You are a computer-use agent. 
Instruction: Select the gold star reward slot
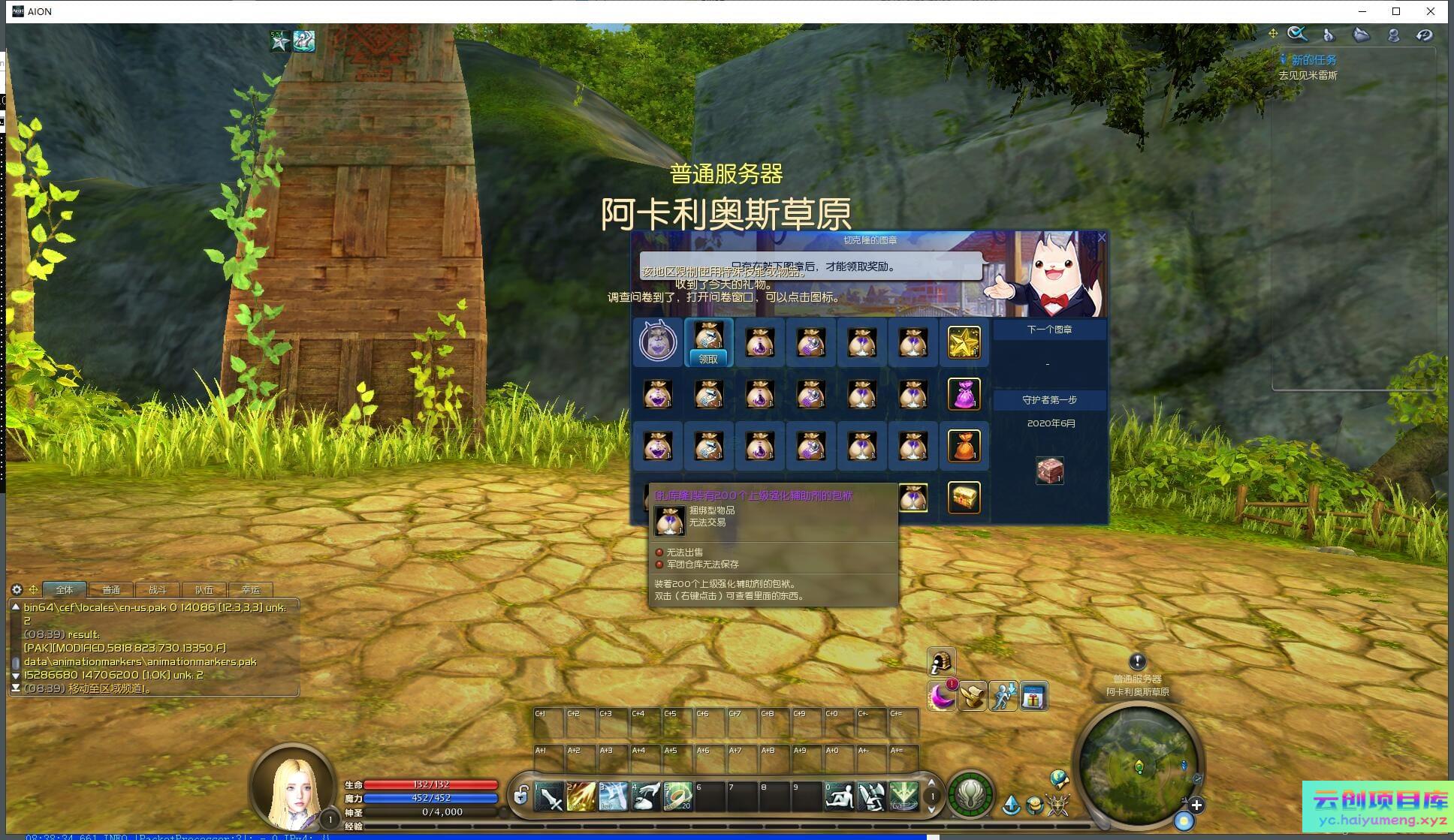click(964, 342)
